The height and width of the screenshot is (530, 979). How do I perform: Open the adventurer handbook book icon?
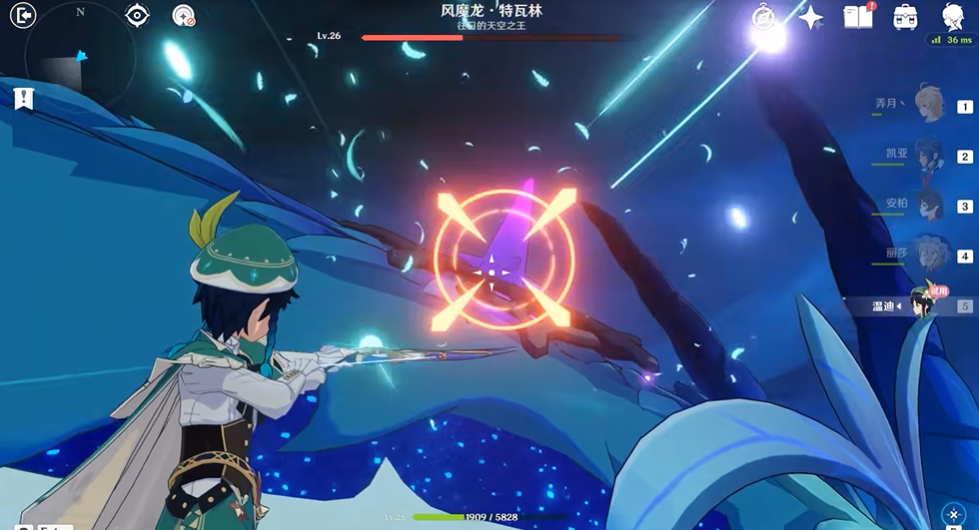point(858,16)
